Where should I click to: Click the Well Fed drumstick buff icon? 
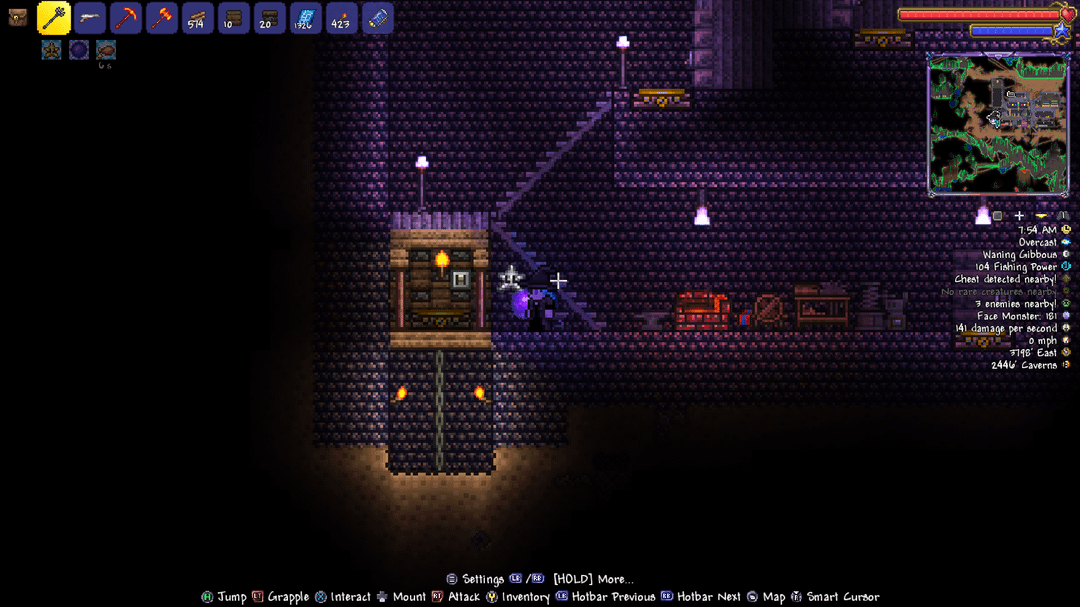pyautogui.click(x=106, y=49)
